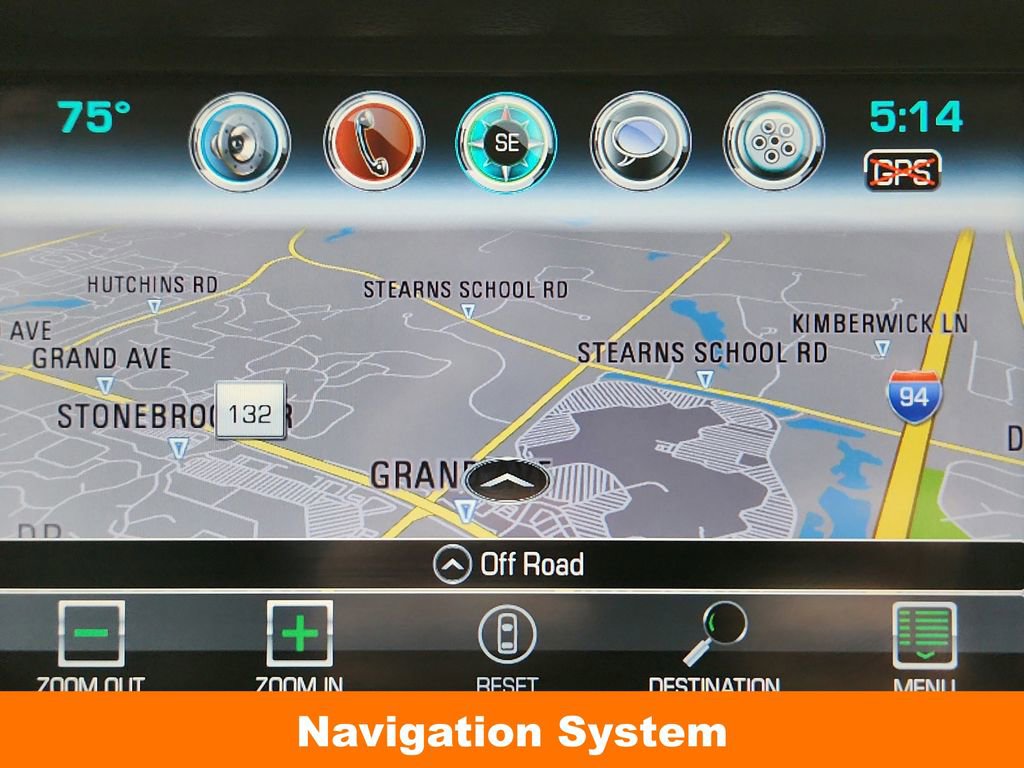Open the Destination search magnifier

[714, 636]
